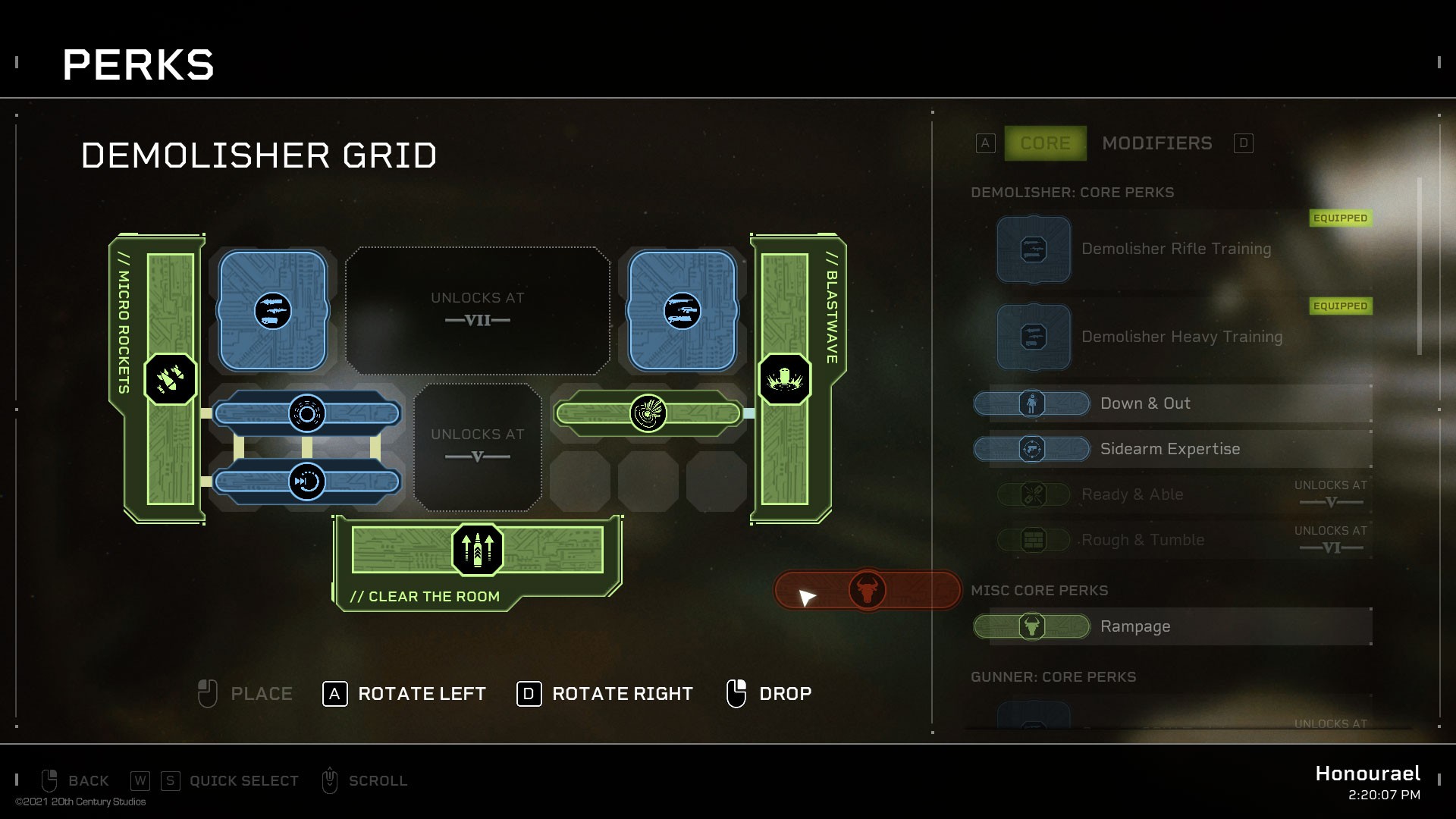Click the Clear The Room arrows icon
This screenshot has height=819, width=1456.
pos(476,550)
